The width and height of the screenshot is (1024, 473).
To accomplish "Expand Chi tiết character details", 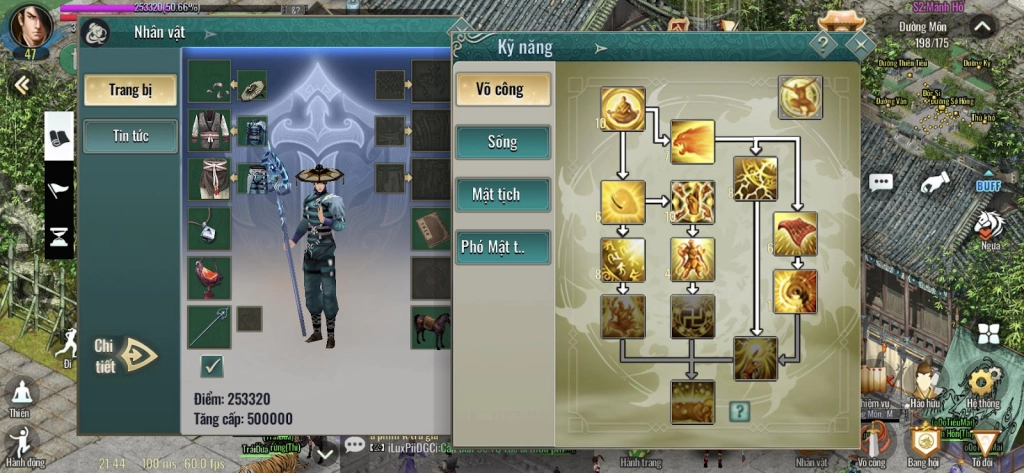I will click(126, 354).
